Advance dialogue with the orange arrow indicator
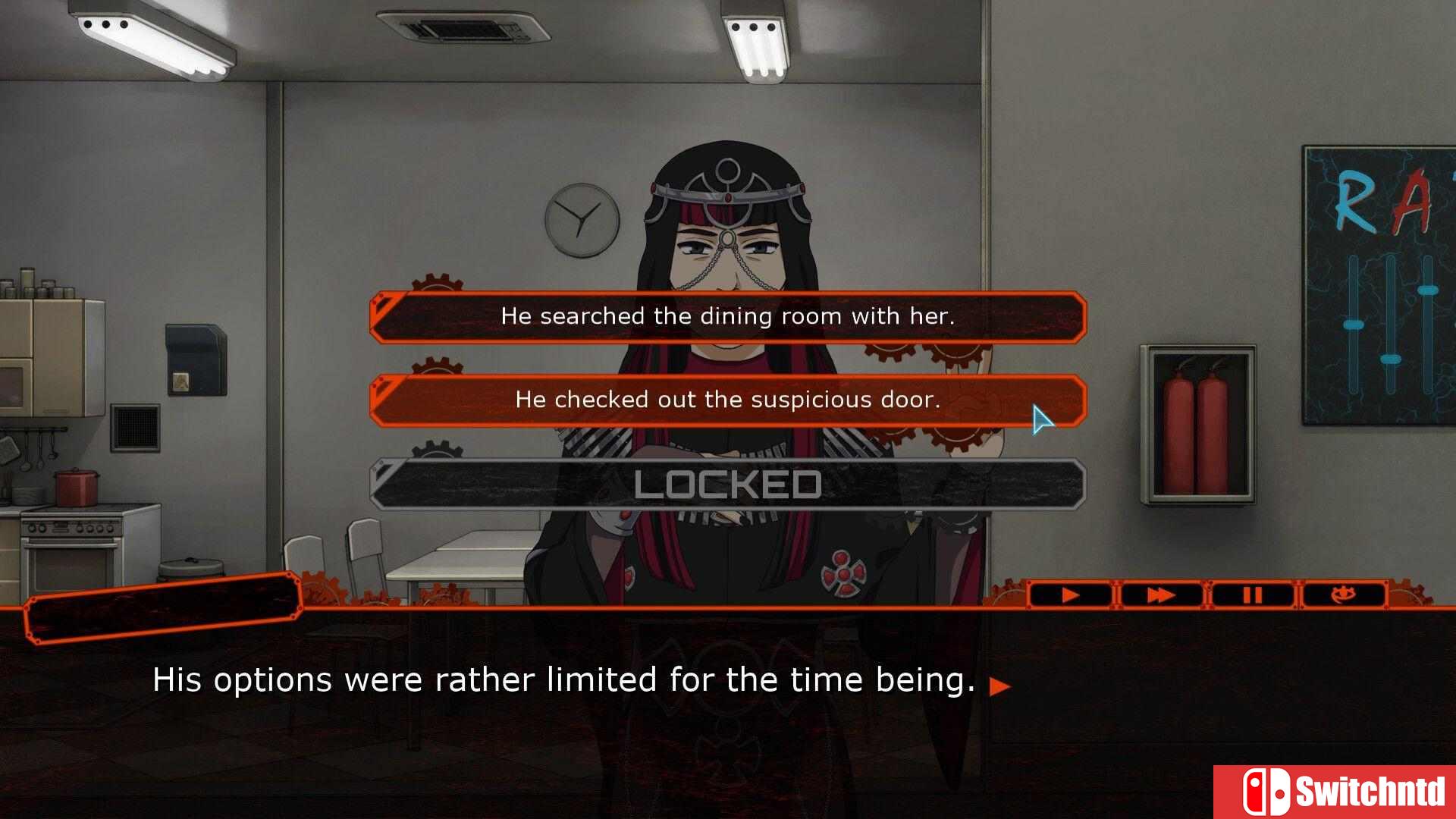This screenshot has height=819, width=1456. click(1000, 686)
